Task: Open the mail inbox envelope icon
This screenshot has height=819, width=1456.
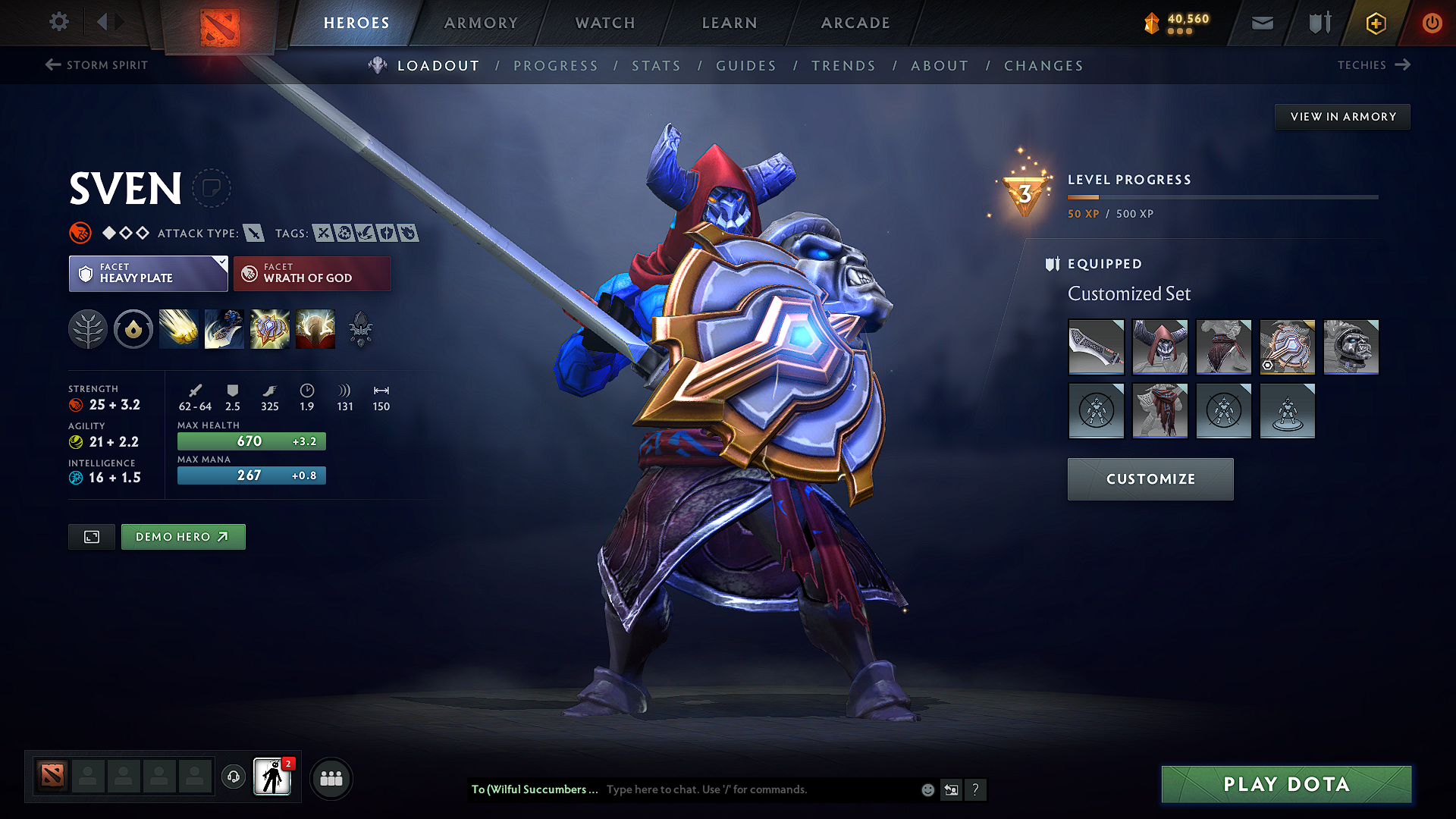Action: (1261, 22)
